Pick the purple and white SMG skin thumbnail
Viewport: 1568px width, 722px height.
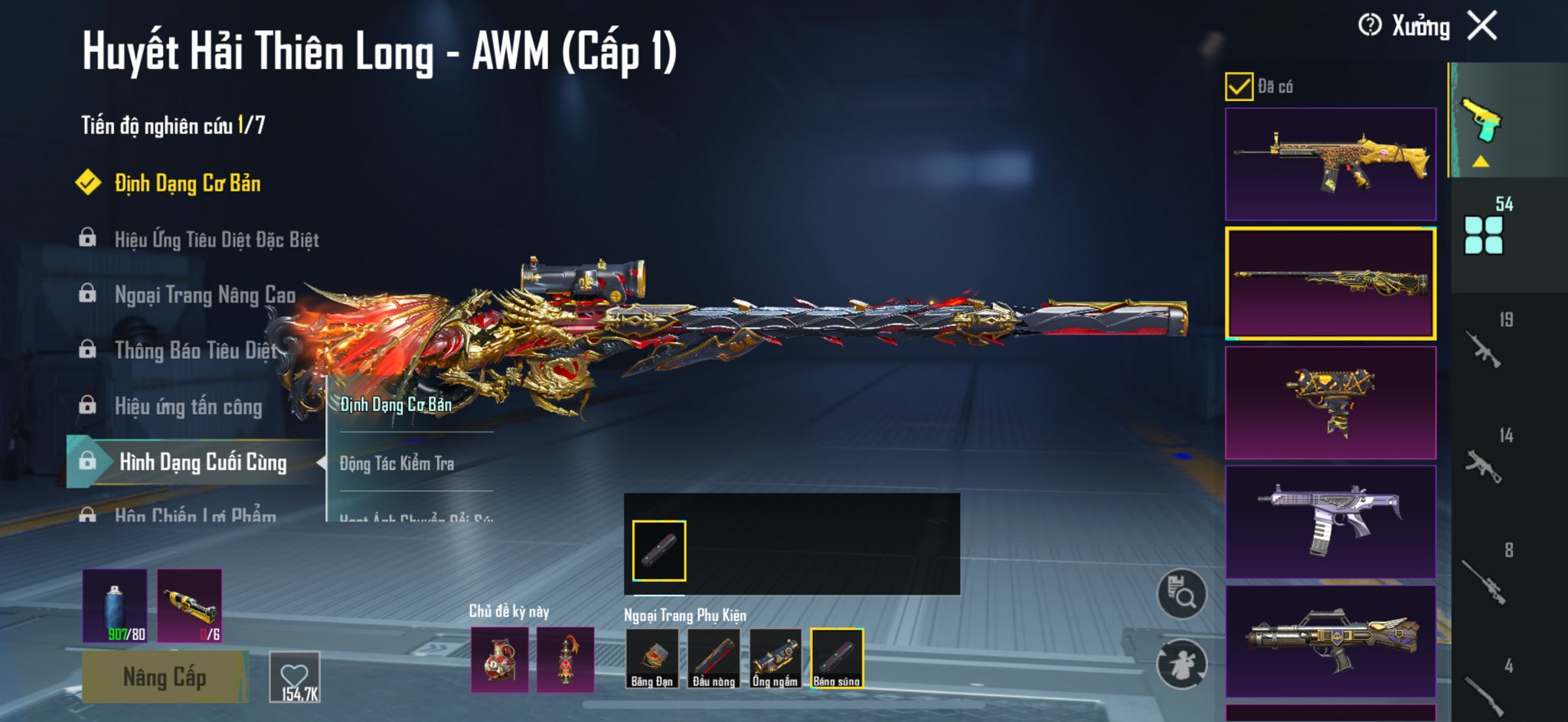(1330, 521)
